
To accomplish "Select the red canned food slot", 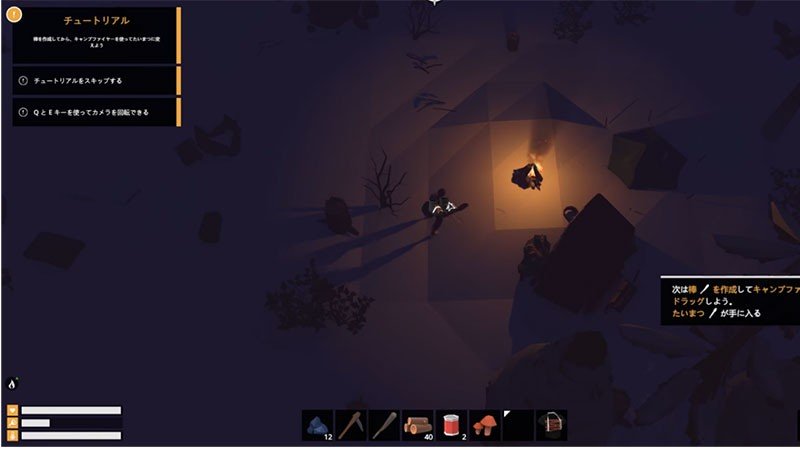I will coord(451,425).
